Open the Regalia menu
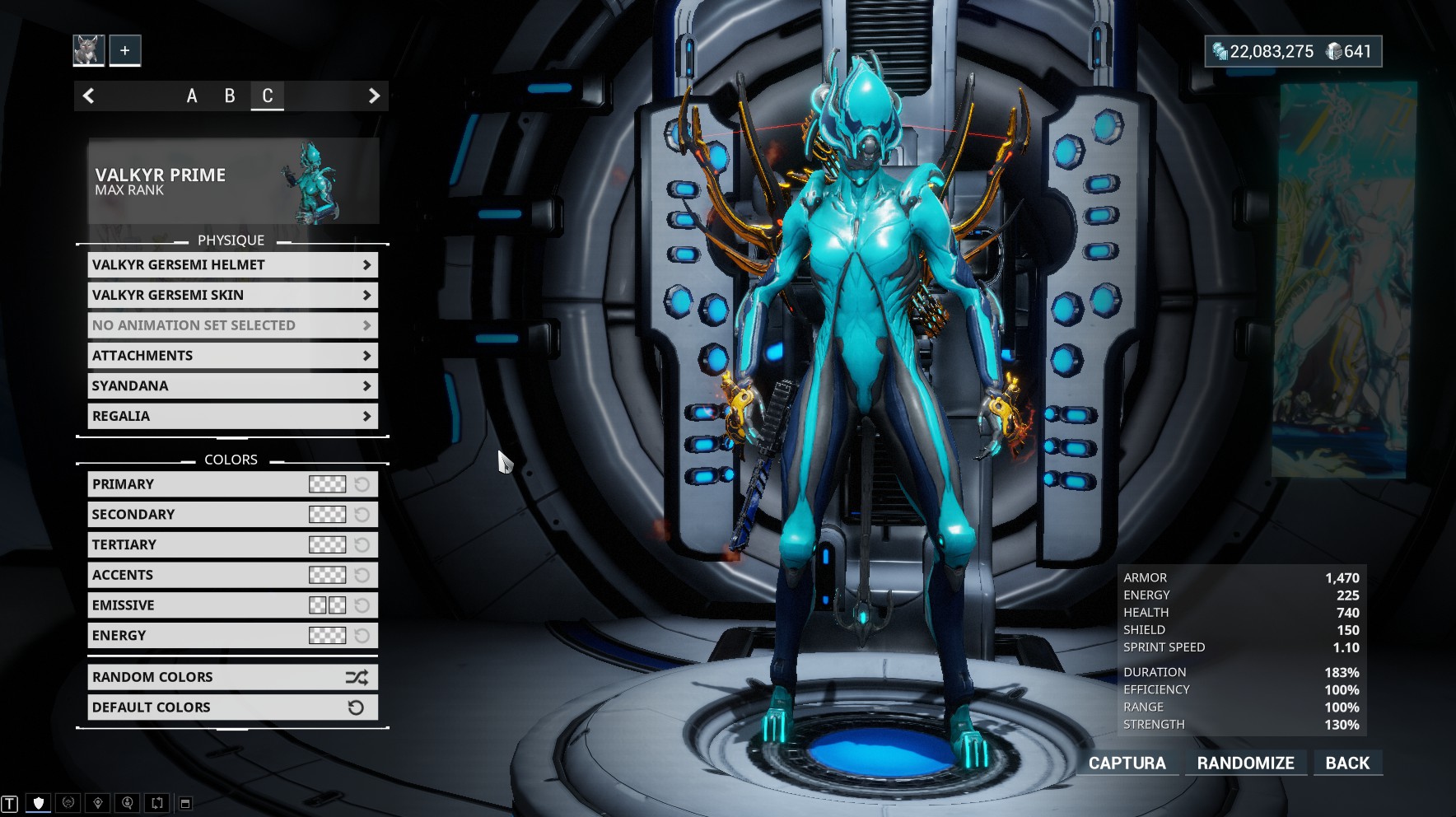Image resolution: width=1456 pixels, height=817 pixels. point(232,417)
